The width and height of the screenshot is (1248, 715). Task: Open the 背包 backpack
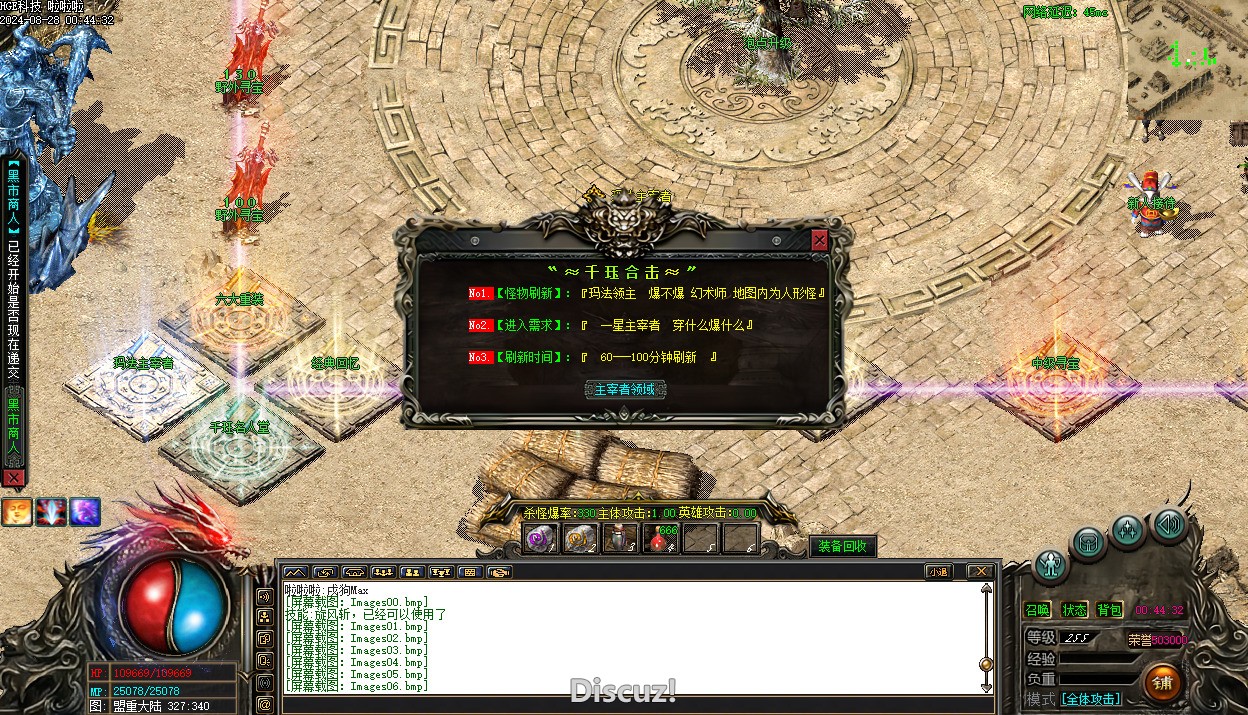click(x=1109, y=610)
